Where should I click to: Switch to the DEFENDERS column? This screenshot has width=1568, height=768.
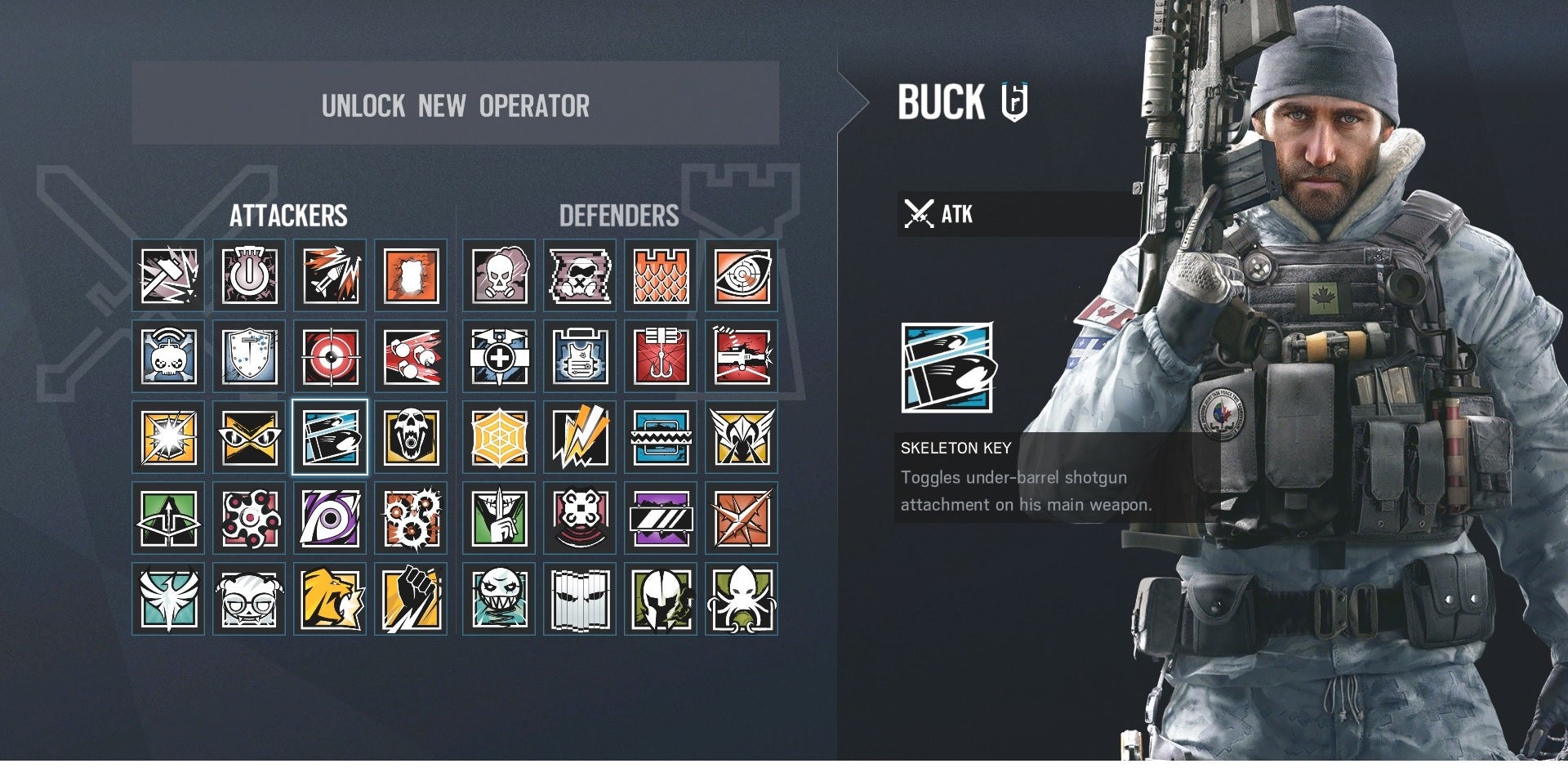[x=619, y=217]
